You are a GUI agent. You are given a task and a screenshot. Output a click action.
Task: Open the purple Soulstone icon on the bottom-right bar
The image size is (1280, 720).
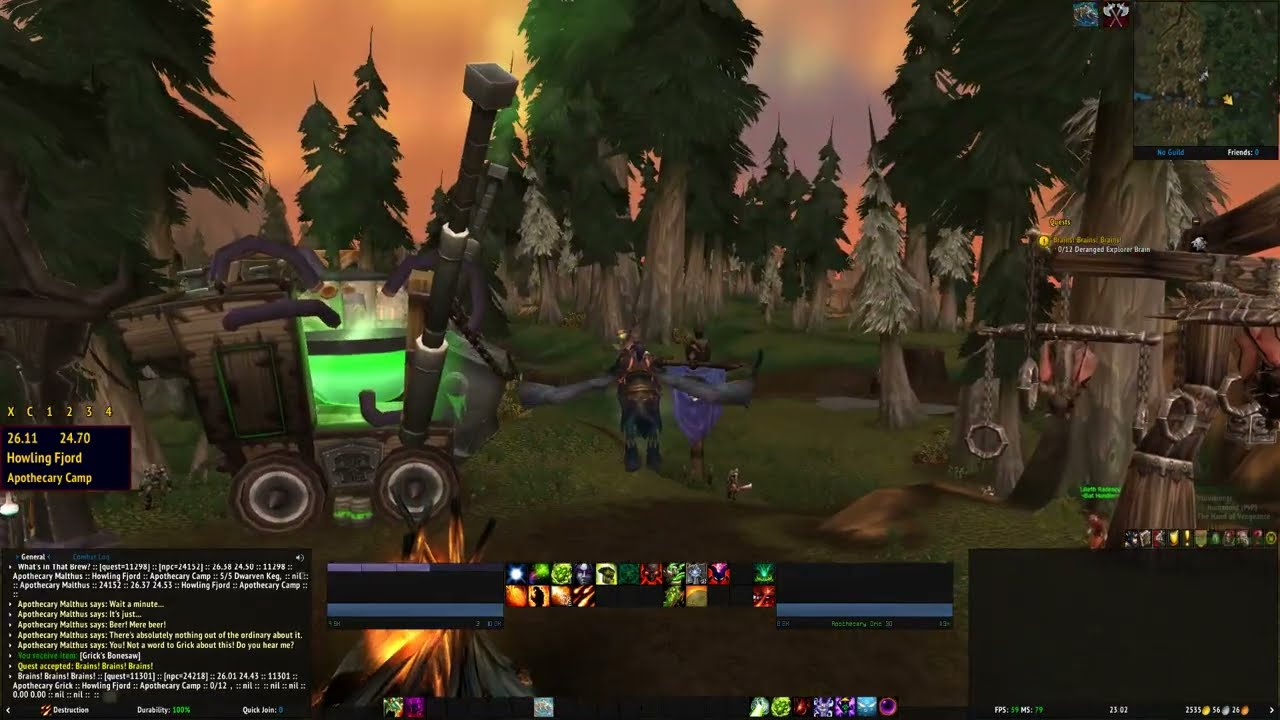[x=888, y=706]
